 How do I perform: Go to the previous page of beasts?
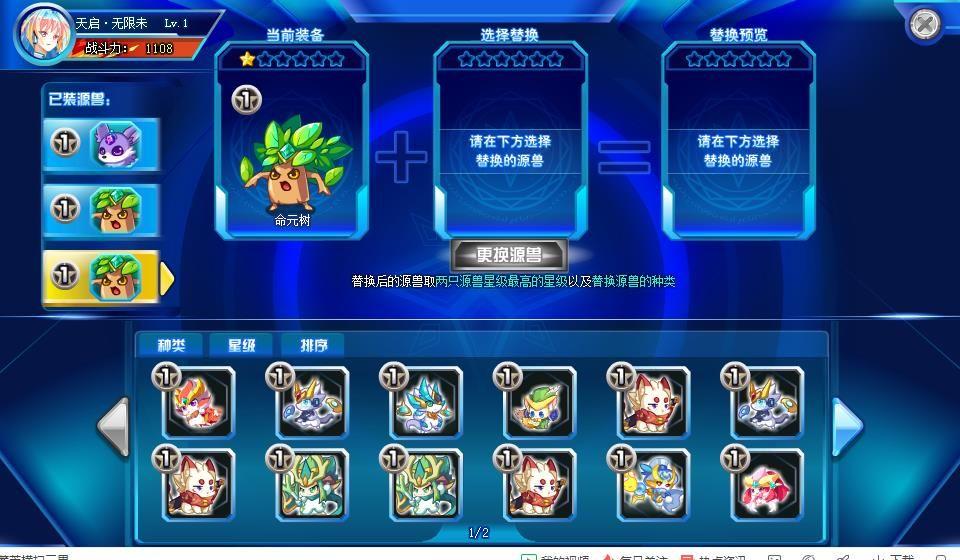click(114, 427)
